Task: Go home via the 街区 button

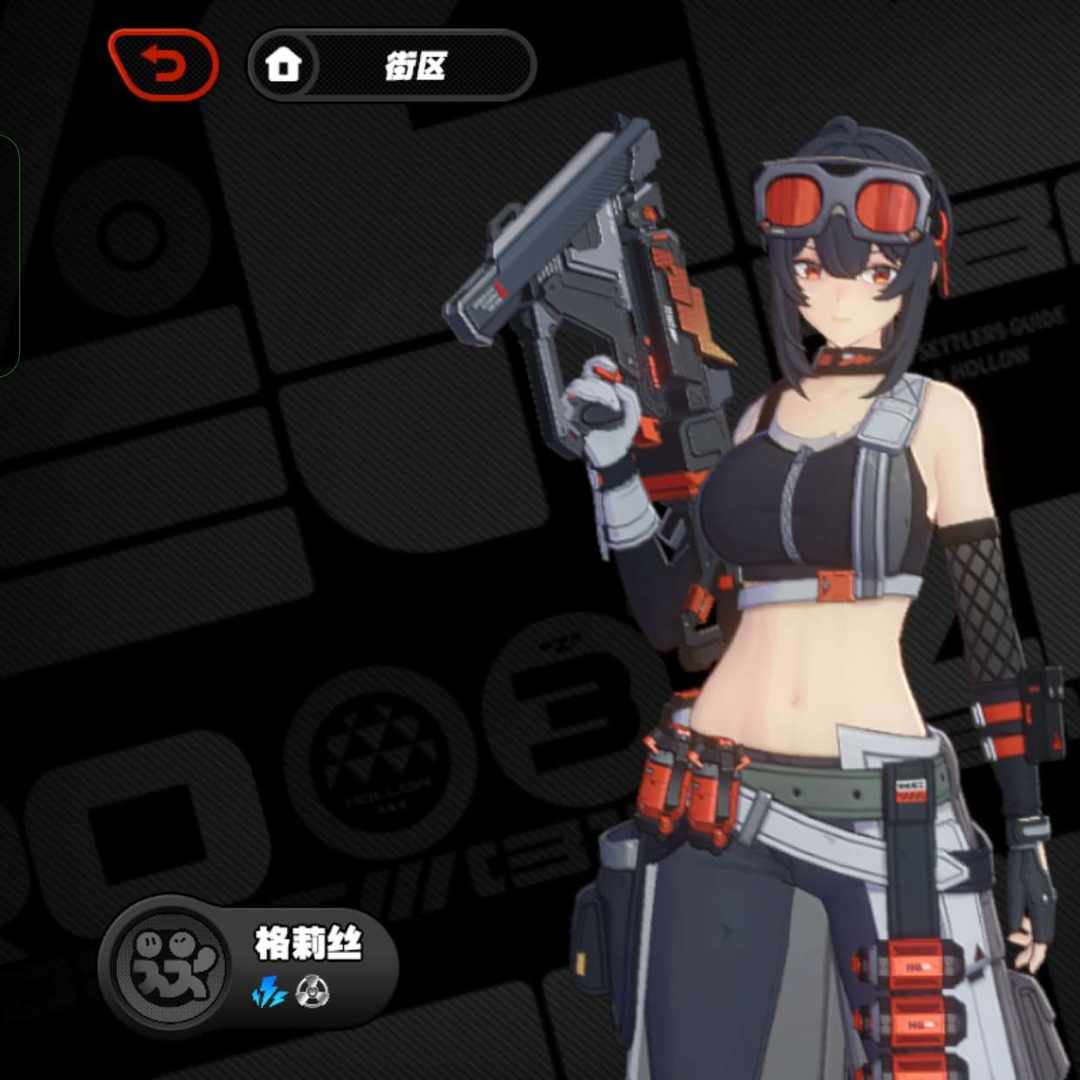Action: click(391, 66)
